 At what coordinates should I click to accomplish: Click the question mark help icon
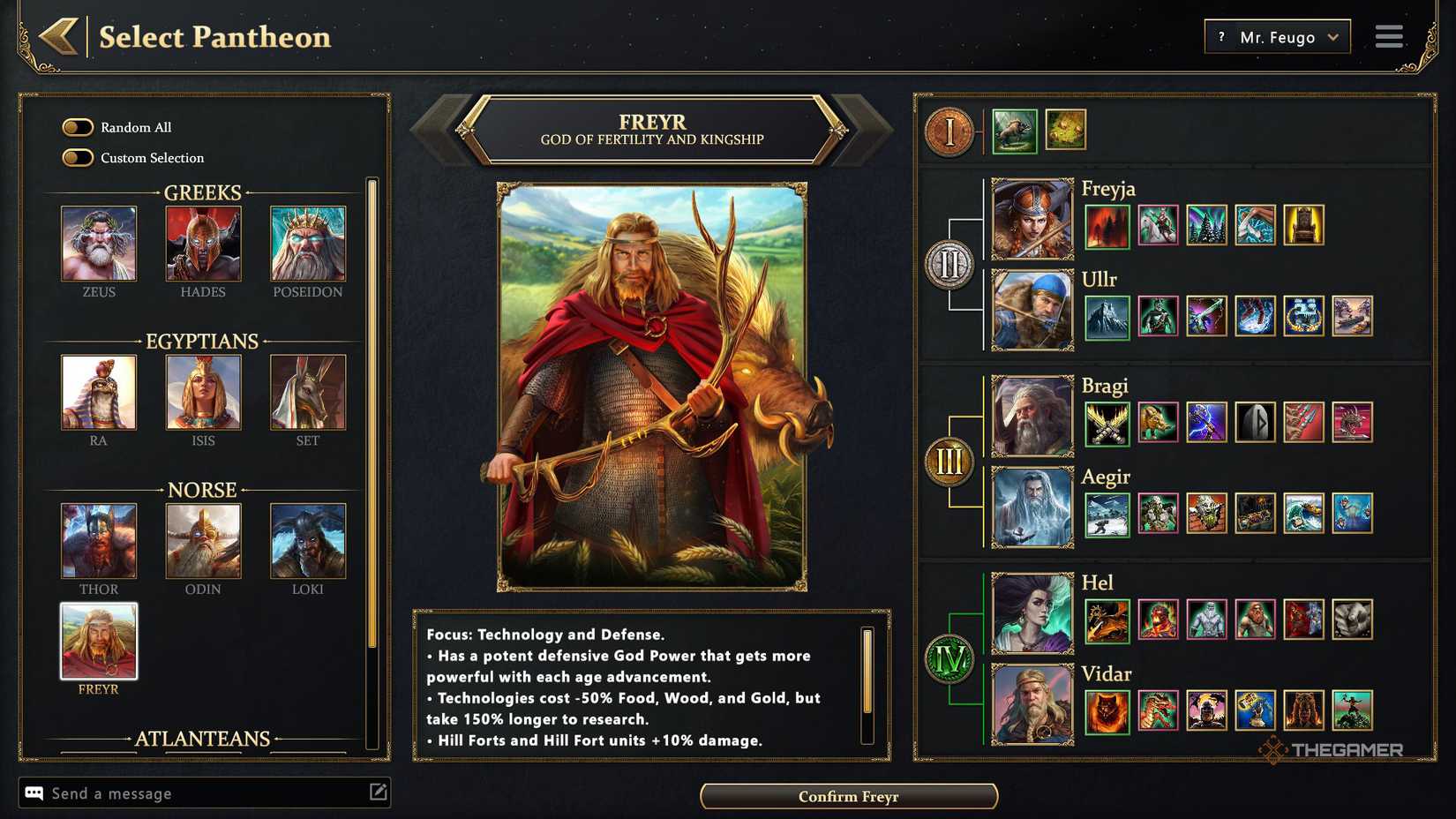tap(1222, 36)
